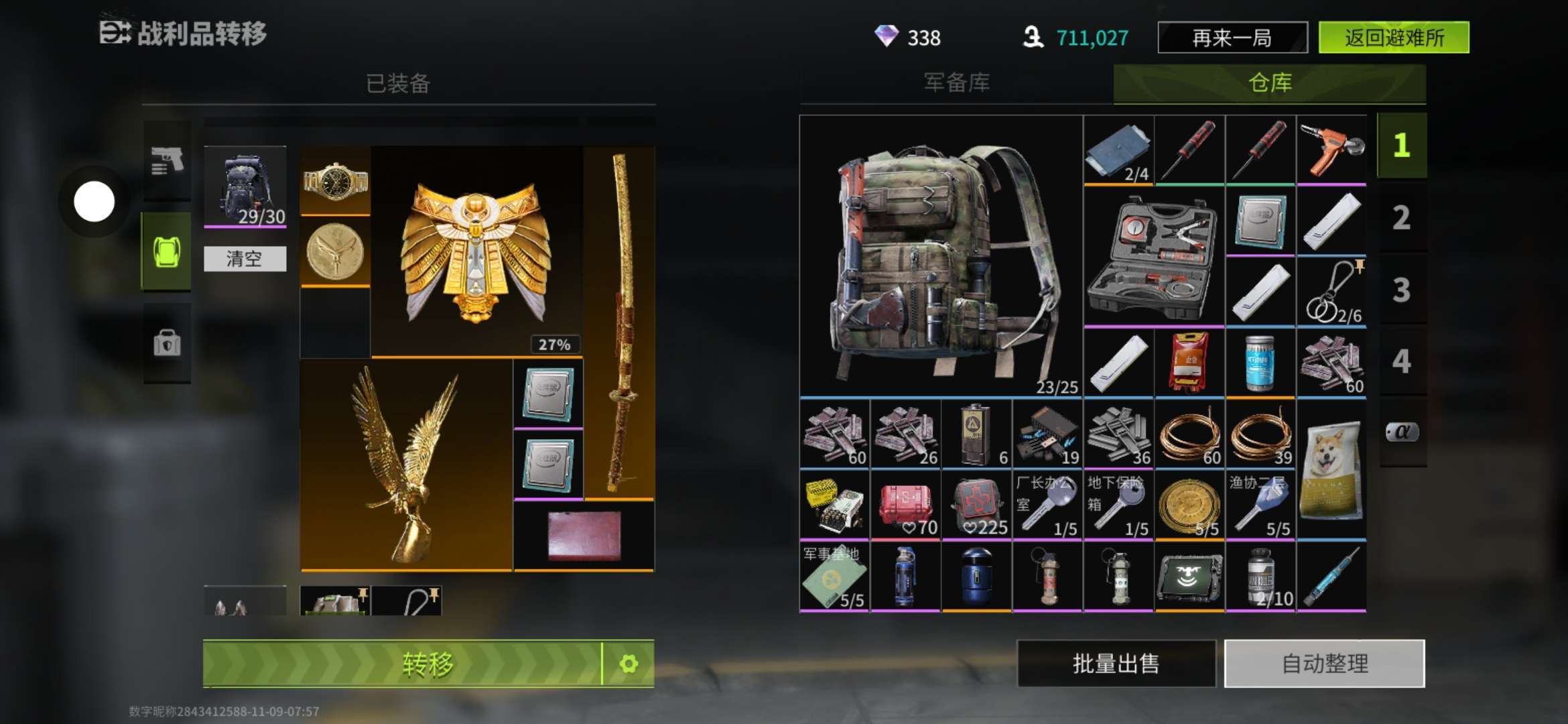Open storage page 2
Image resolution: width=1568 pixels, height=724 pixels.
[1401, 218]
